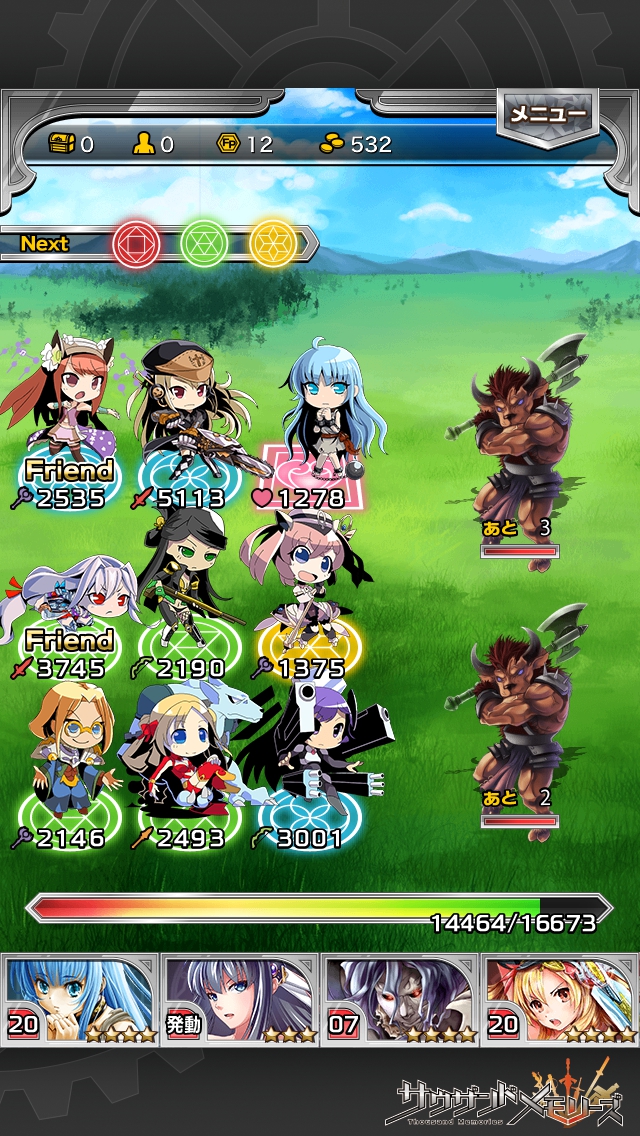Trigger the 発動 skill portrait
The height and width of the screenshot is (1136, 640).
pos(240,998)
